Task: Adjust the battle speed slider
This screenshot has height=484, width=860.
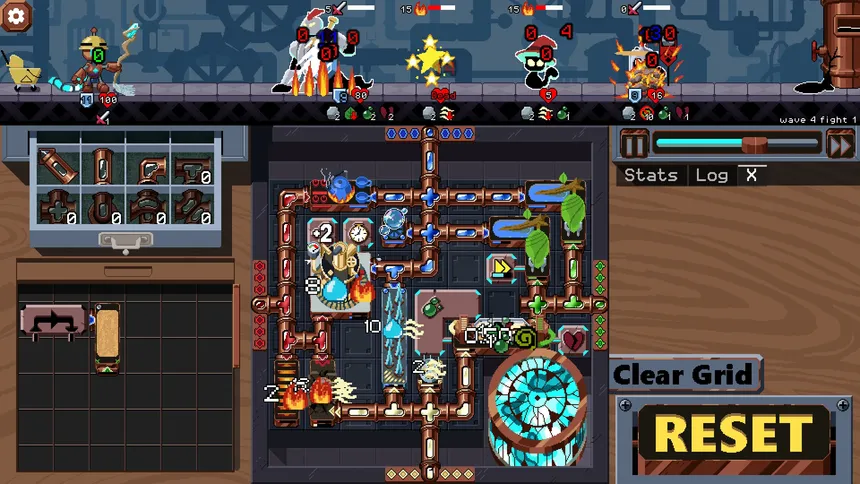Action: click(x=756, y=144)
